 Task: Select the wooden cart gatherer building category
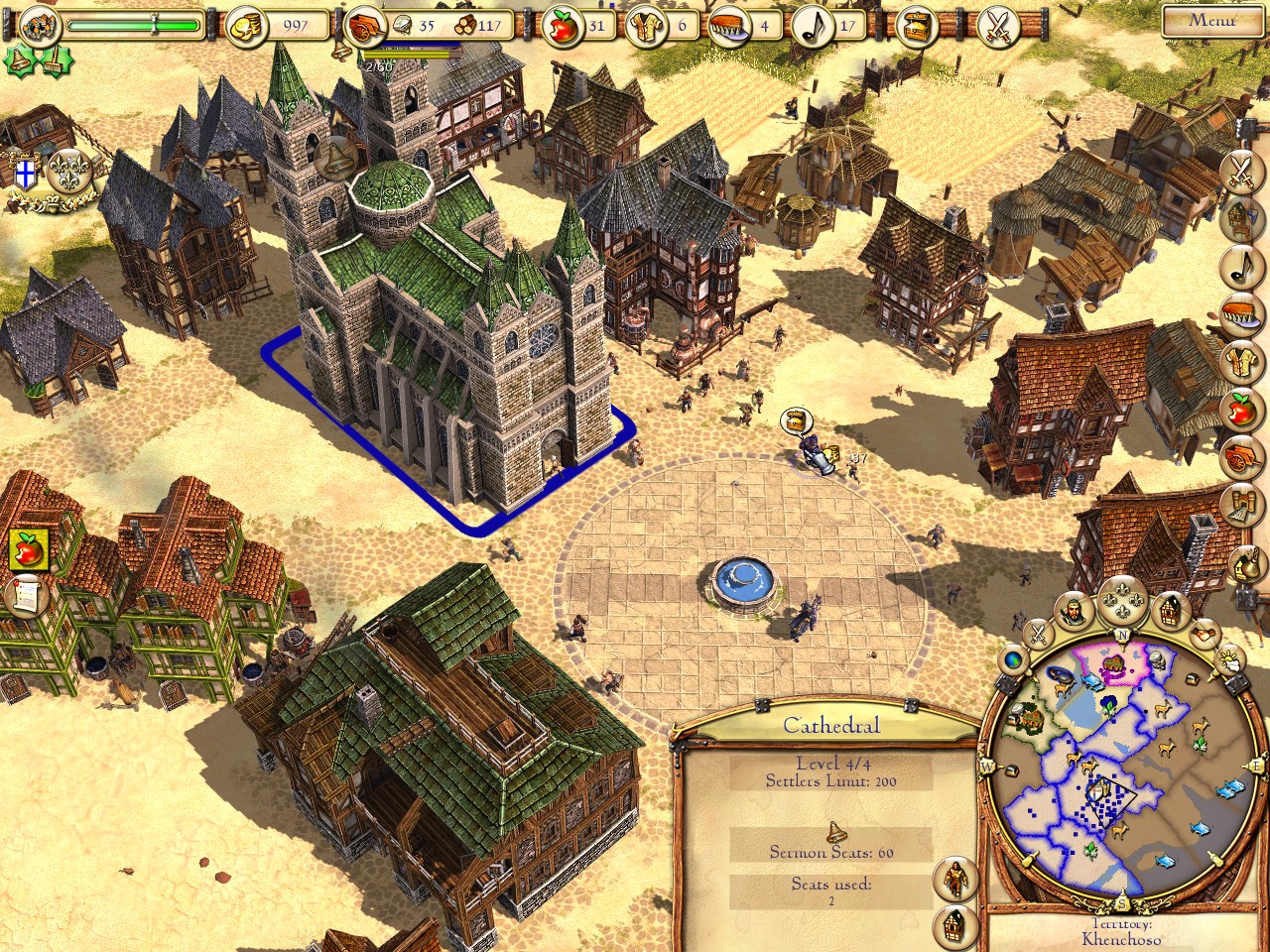[x=1241, y=456]
